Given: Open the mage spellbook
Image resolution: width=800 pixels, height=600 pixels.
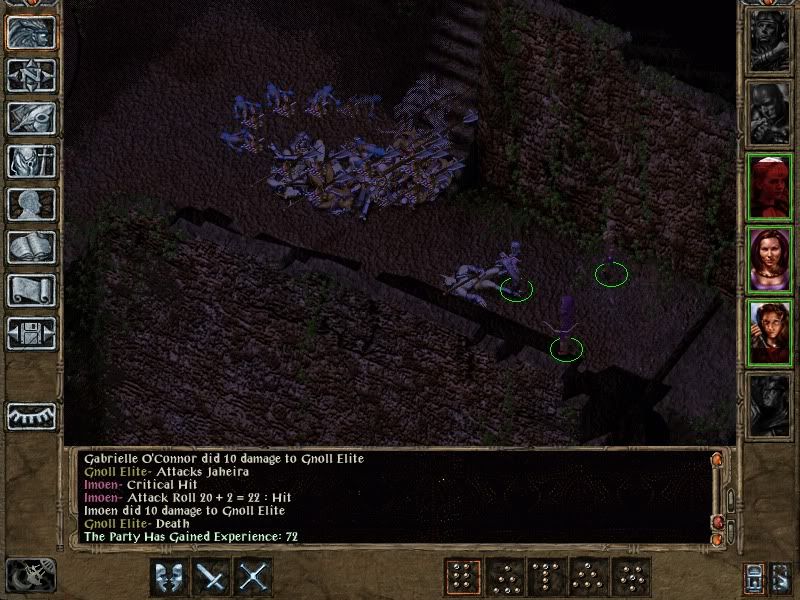Looking at the screenshot, I should pos(31,247).
